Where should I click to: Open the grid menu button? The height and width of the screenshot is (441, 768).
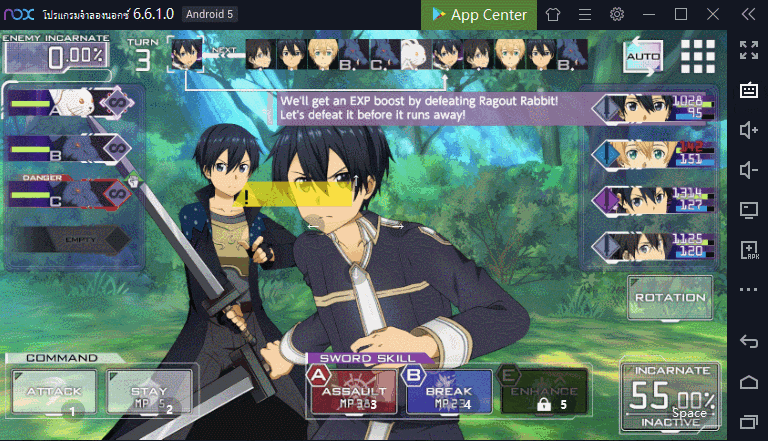[697, 57]
